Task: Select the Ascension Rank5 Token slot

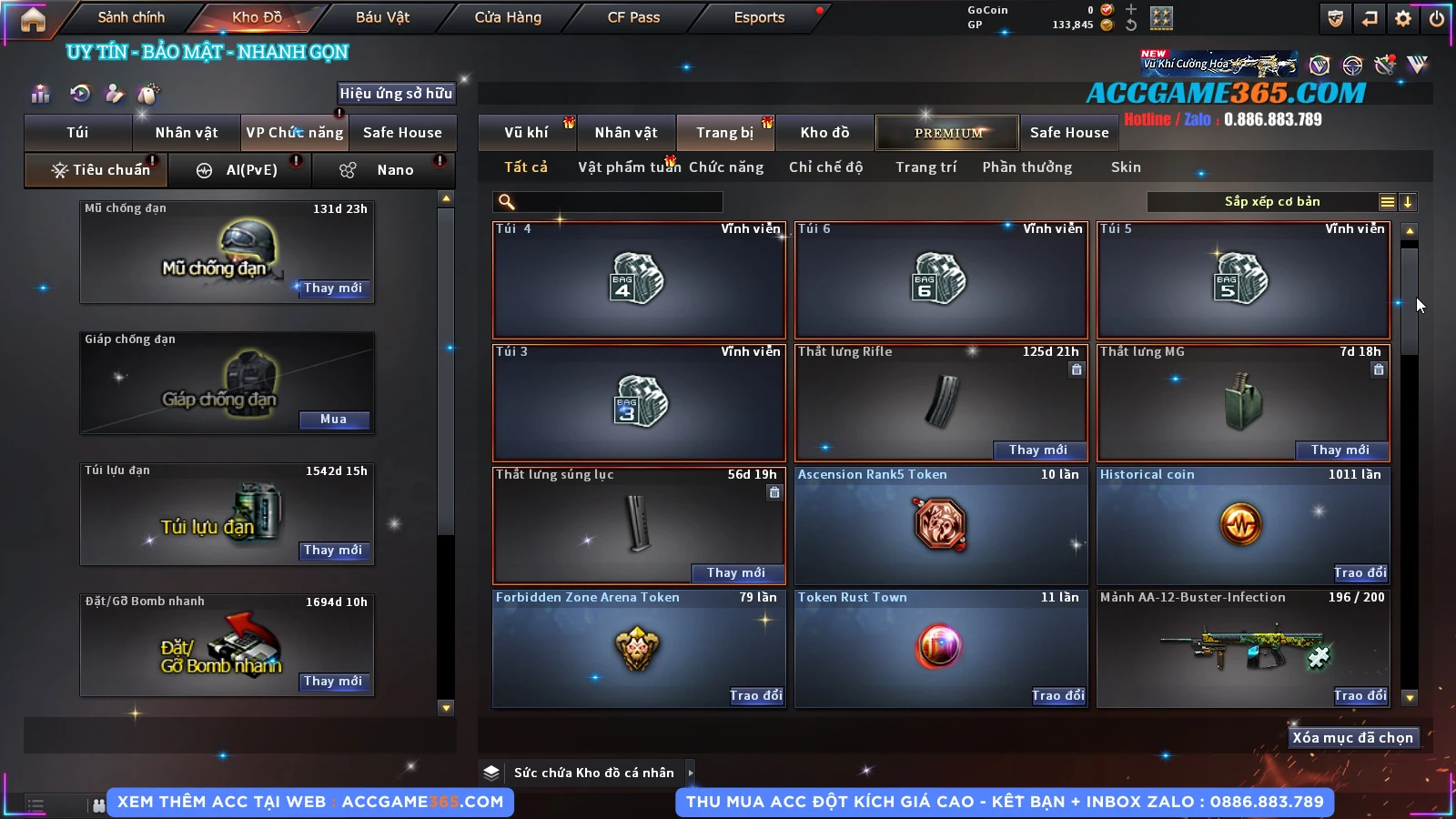Action: [941, 526]
